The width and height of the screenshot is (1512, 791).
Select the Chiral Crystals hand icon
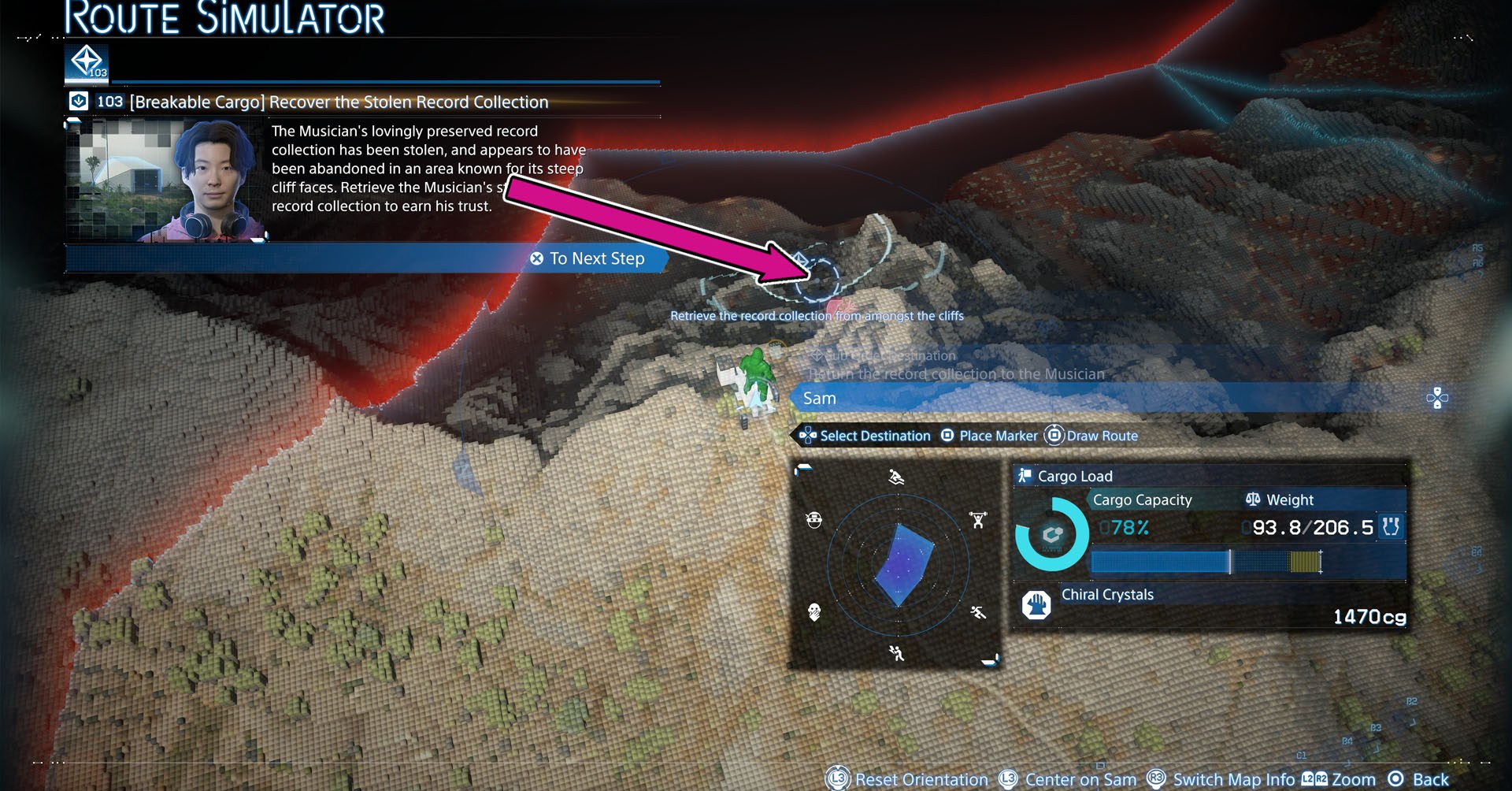(1036, 605)
